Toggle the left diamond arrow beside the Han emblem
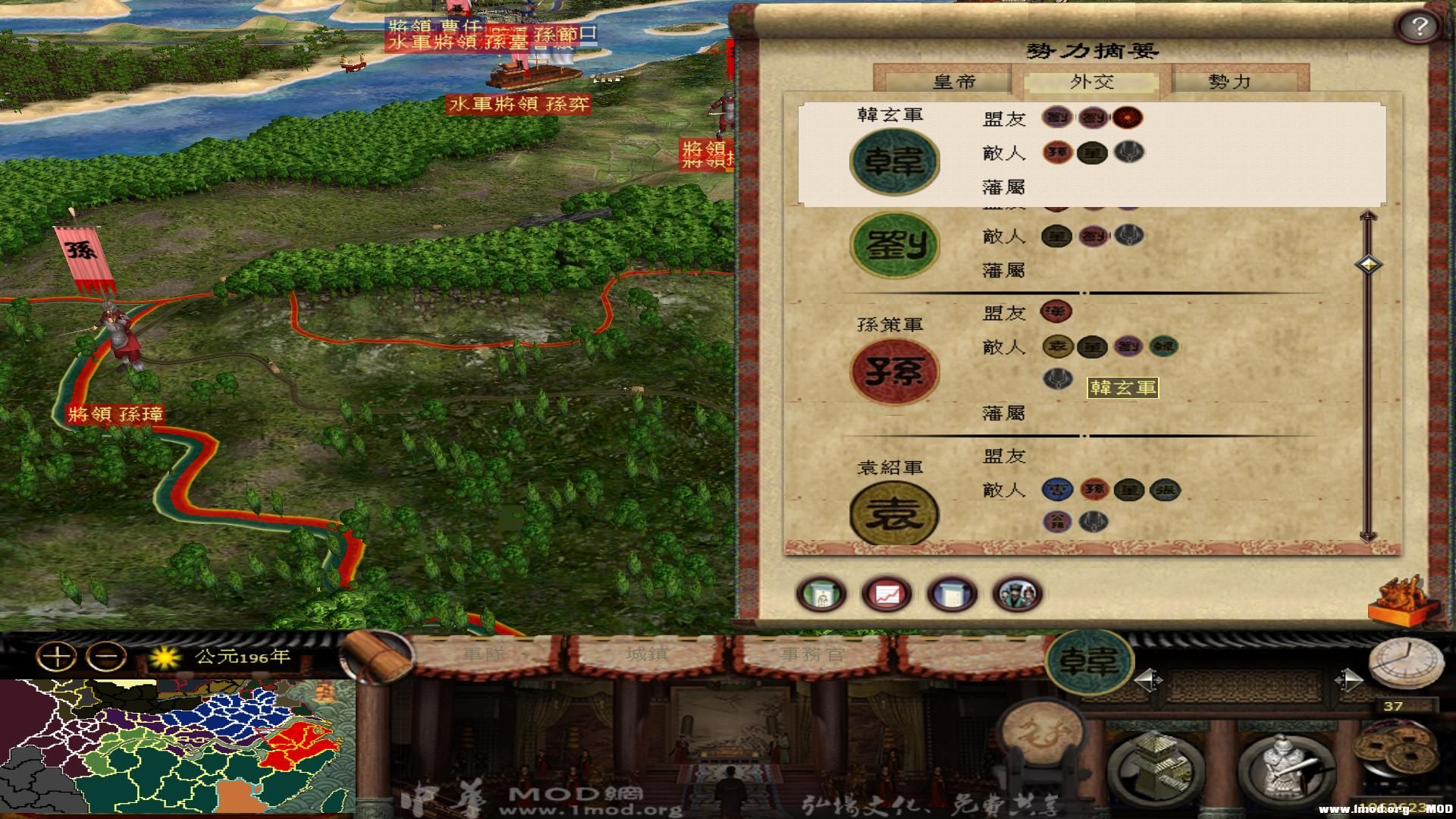This screenshot has width=1456, height=819. 1149,679
